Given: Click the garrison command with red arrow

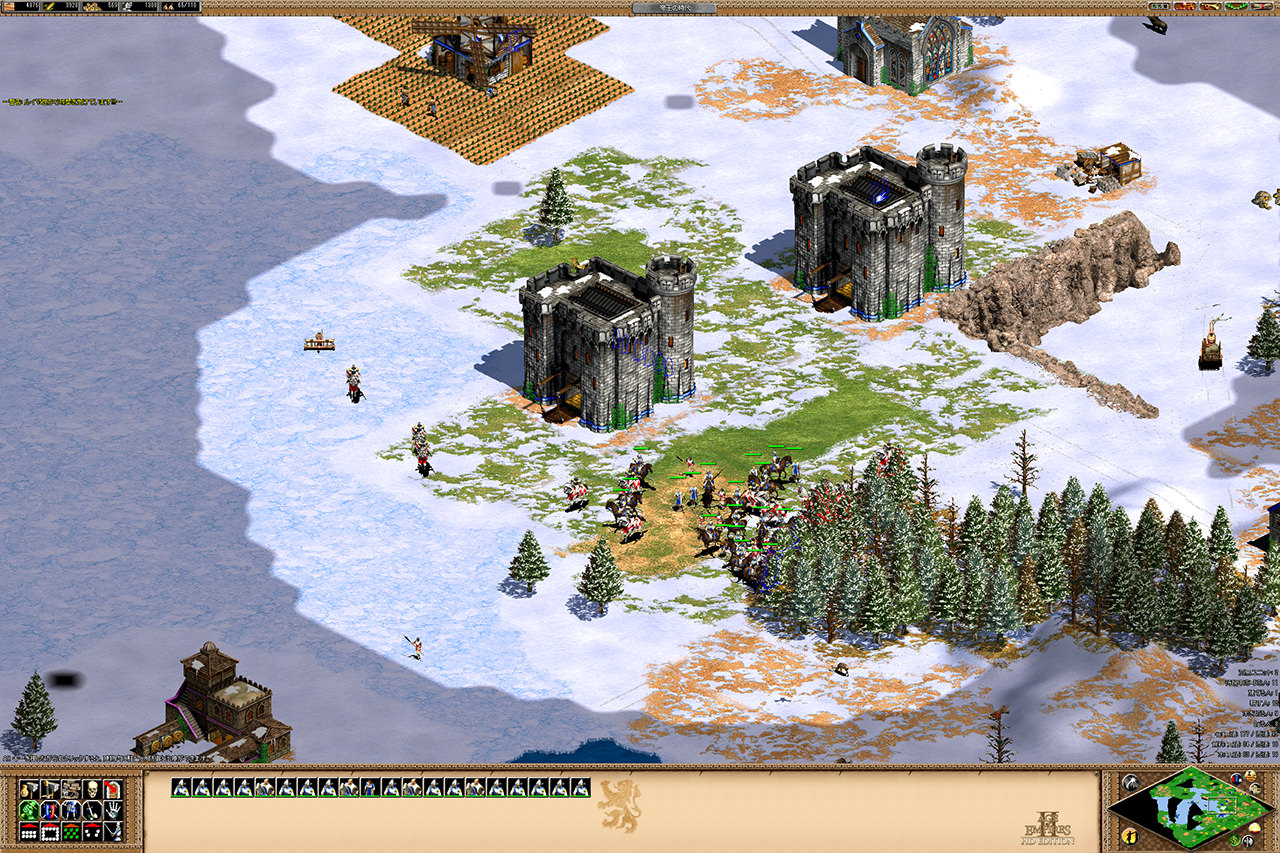Looking at the screenshot, I should coord(113,789).
